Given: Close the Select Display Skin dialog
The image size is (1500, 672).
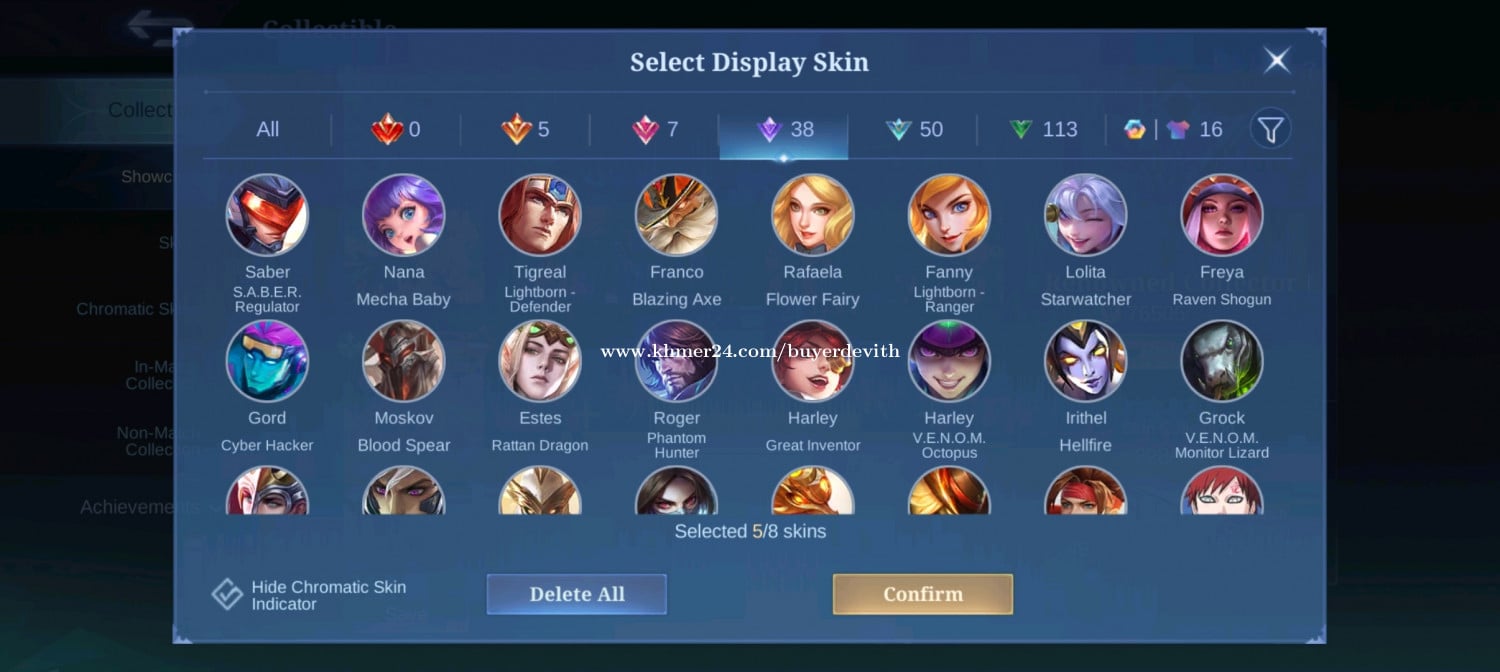Looking at the screenshot, I should pyautogui.click(x=1277, y=61).
